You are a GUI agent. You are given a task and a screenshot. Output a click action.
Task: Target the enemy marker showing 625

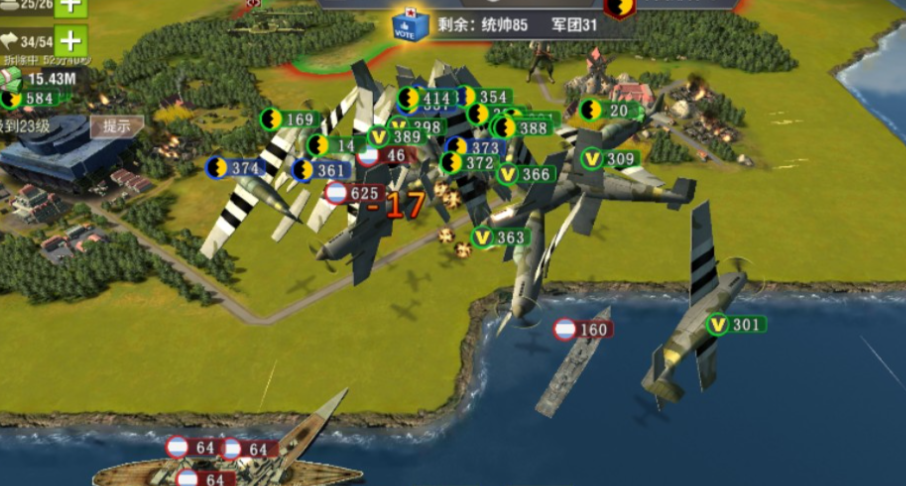[352, 193]
